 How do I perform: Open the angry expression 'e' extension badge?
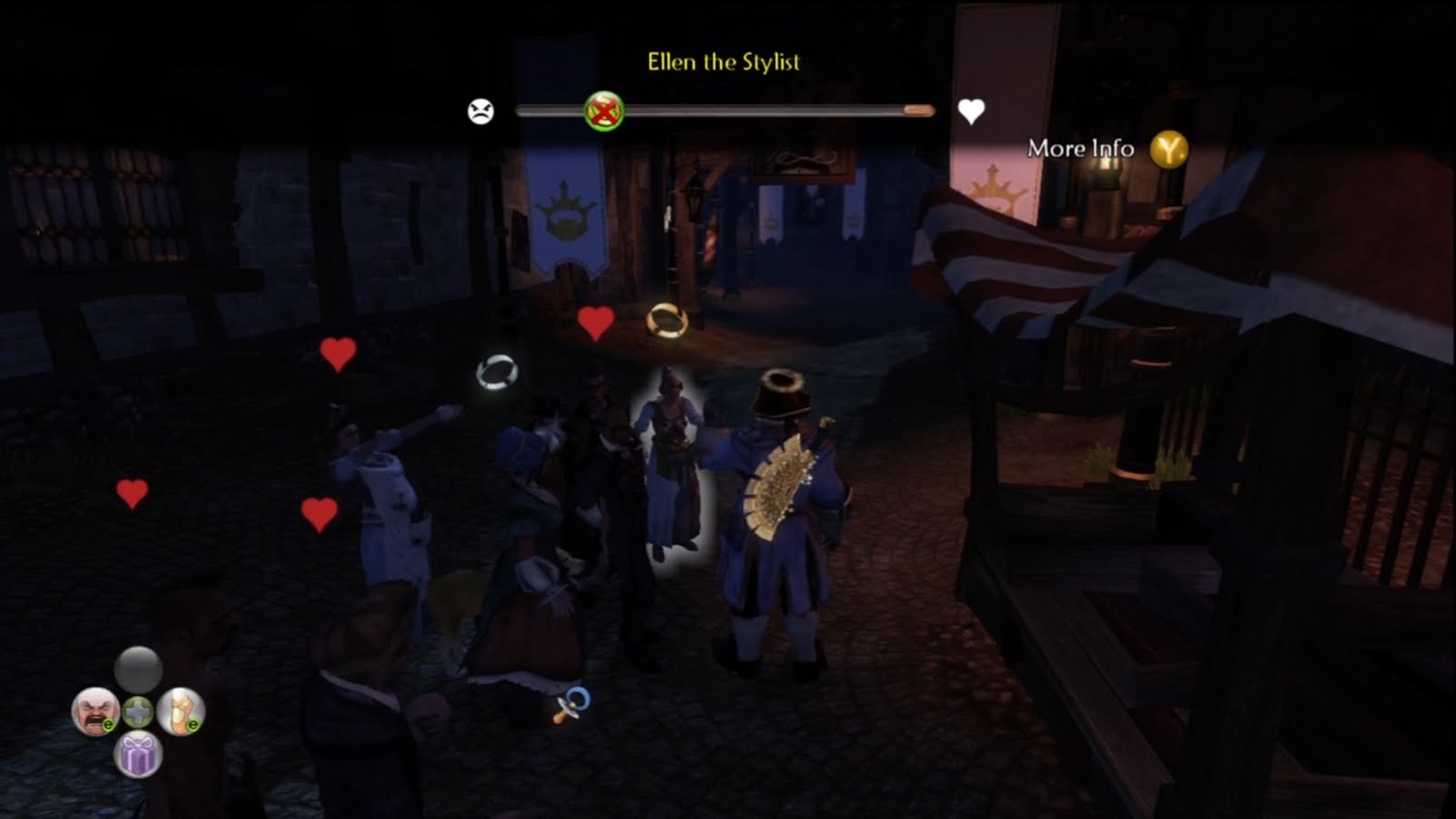click(x=109, y=724)
